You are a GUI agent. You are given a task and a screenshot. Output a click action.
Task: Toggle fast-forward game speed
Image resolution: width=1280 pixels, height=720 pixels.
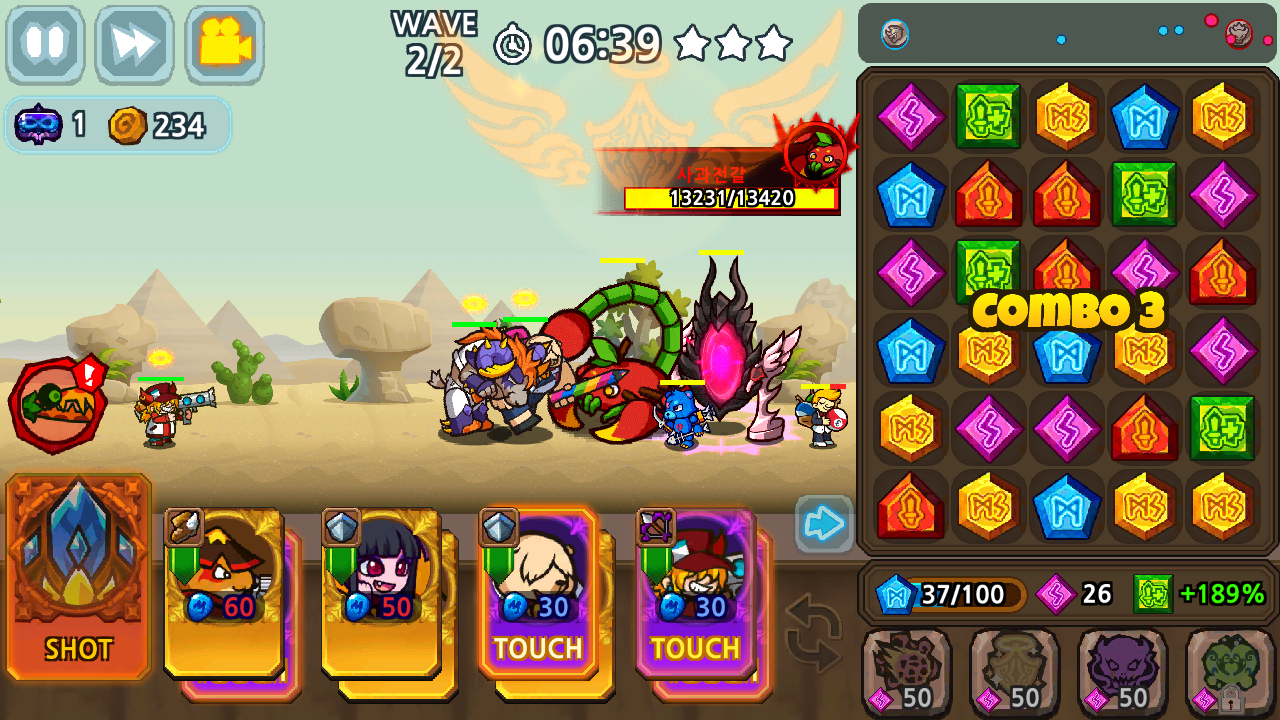pos(135,44)
